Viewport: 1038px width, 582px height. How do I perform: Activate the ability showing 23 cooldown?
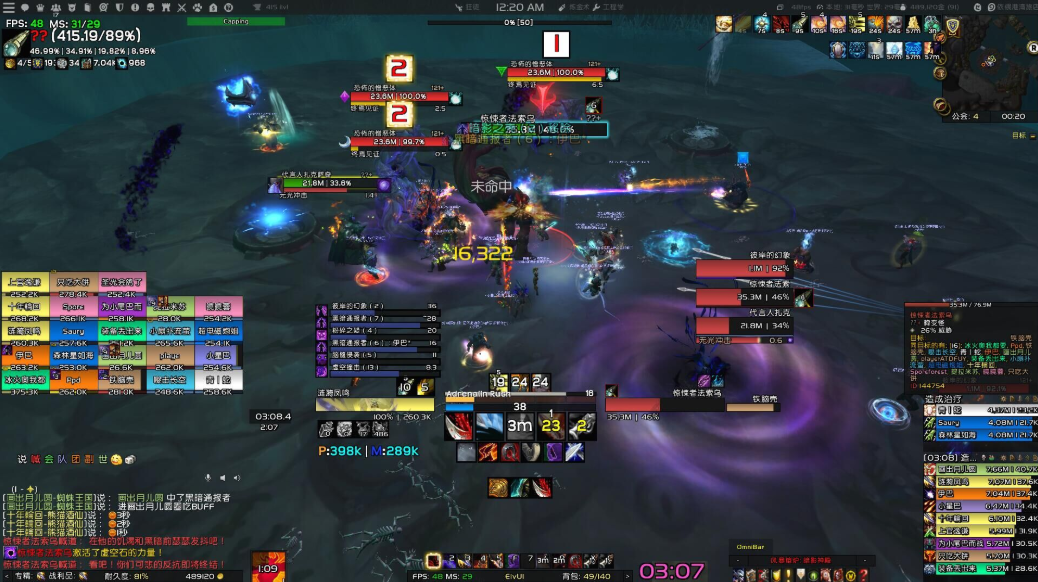point(549,424)
